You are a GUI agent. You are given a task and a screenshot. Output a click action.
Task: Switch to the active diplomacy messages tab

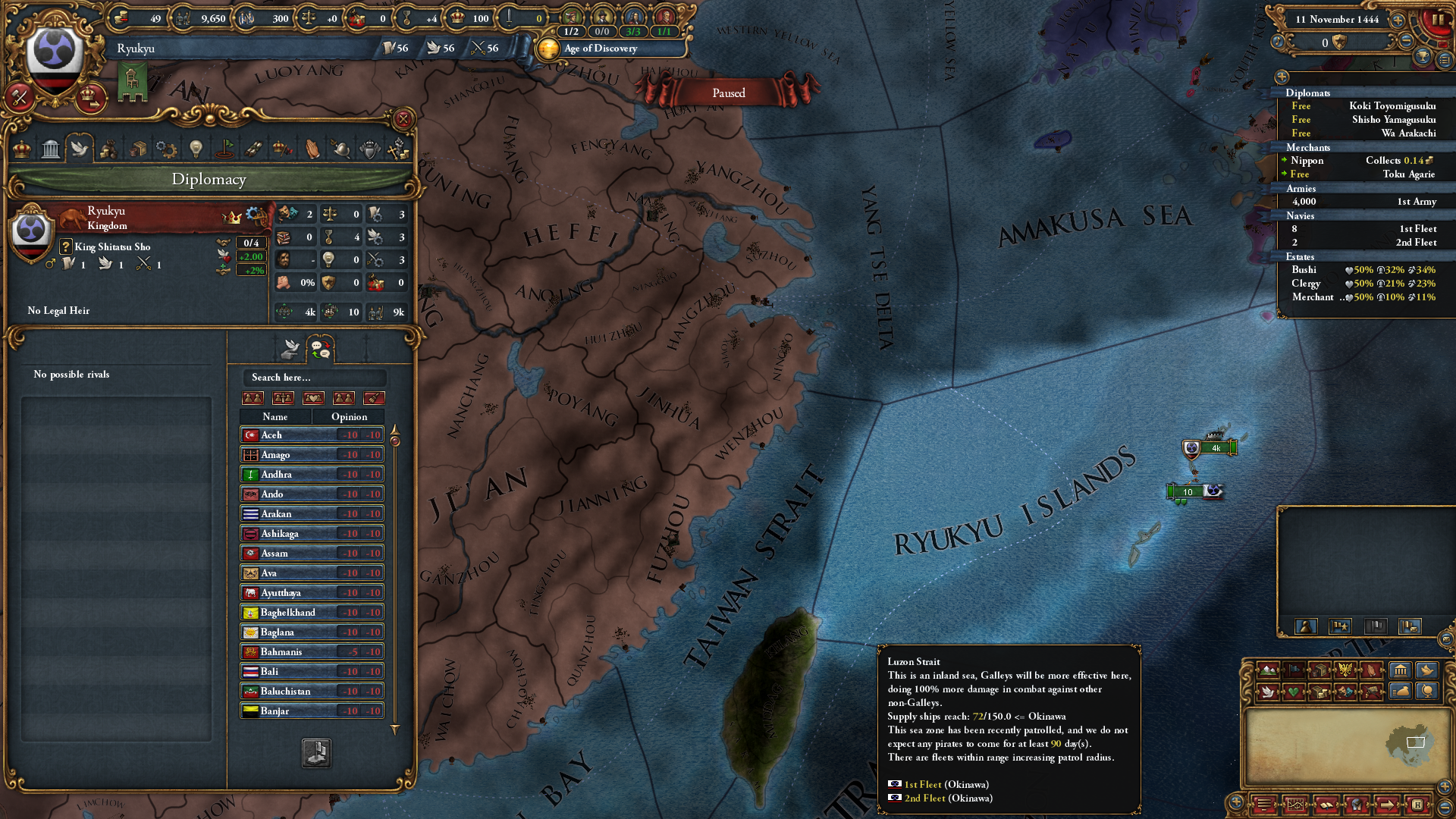[x=320, y=348]
